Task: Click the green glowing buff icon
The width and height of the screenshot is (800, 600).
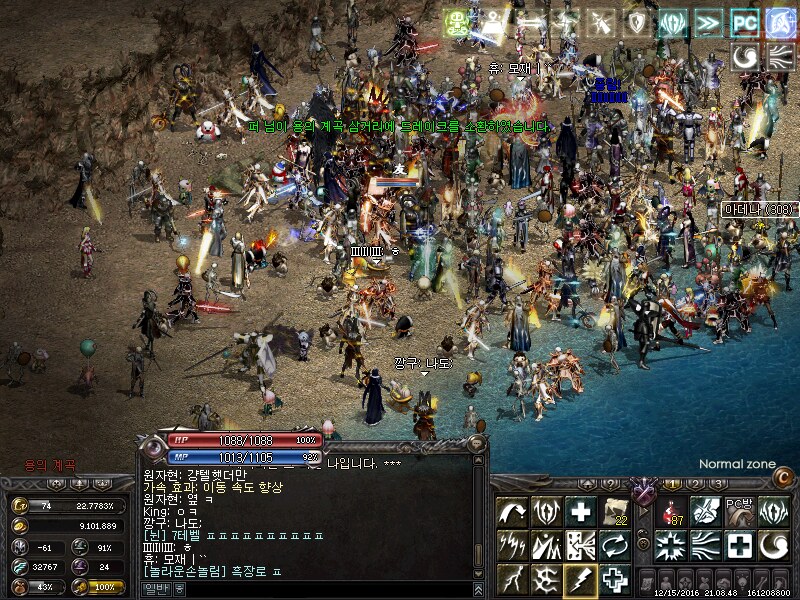Action: [458, 23]
